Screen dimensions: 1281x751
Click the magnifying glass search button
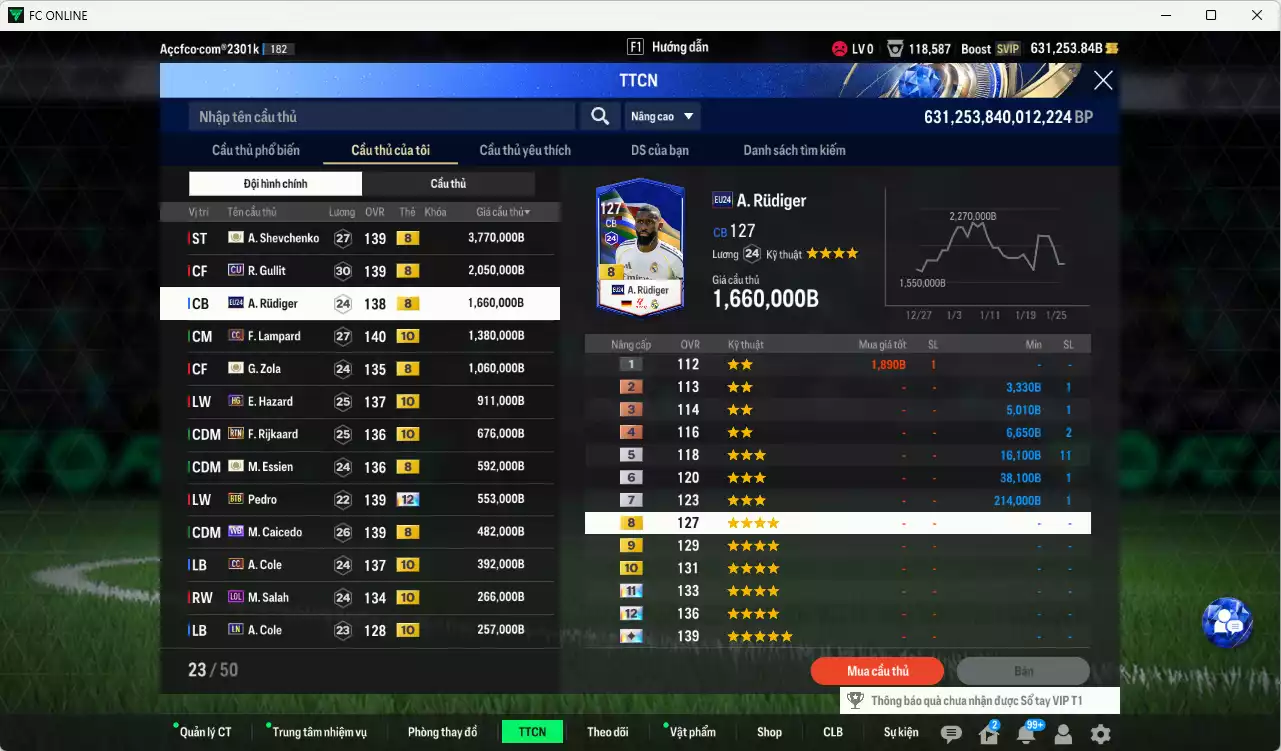[599, 117]
